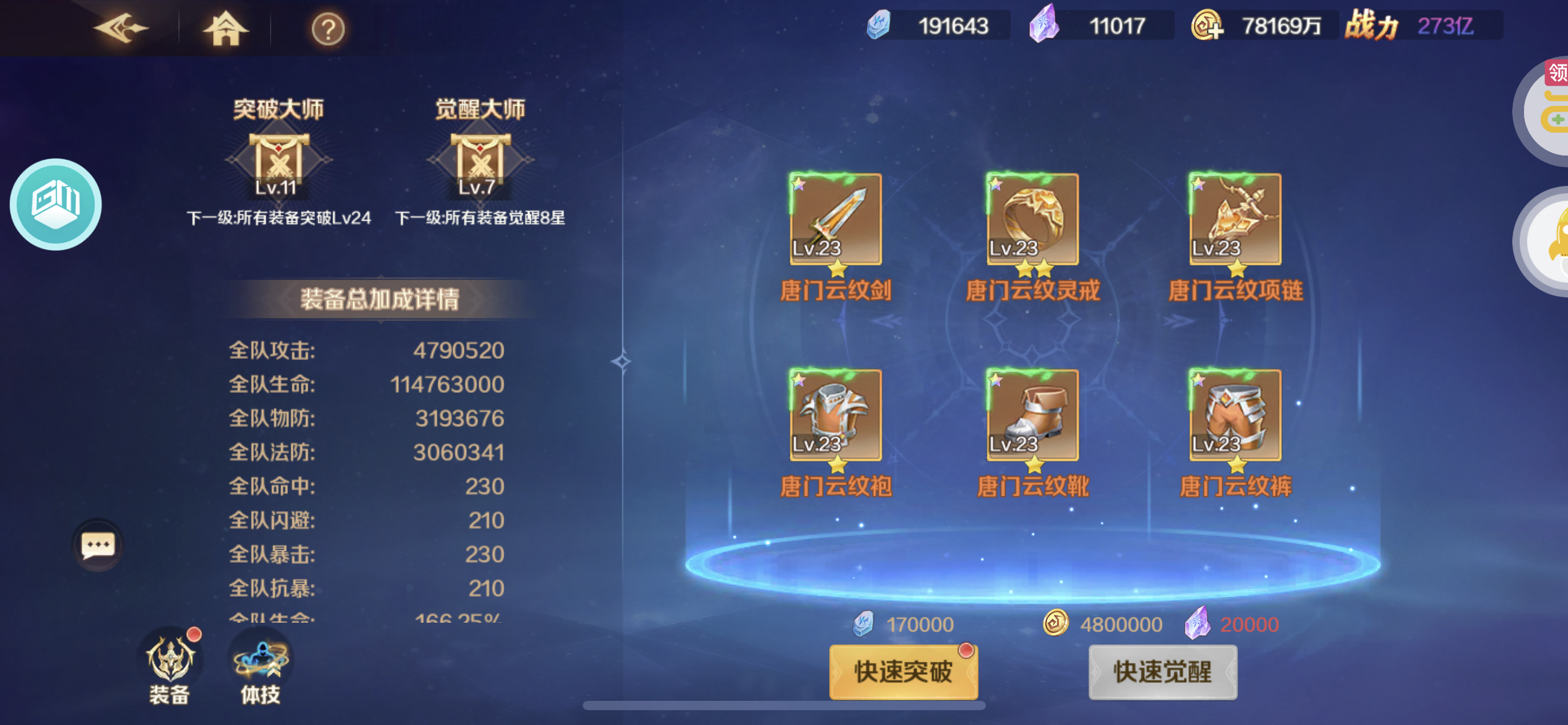Open the 觉醒大师 Lv.7 emblem
The height and width of the screenshot is (725, 1568).
[480, 162]
